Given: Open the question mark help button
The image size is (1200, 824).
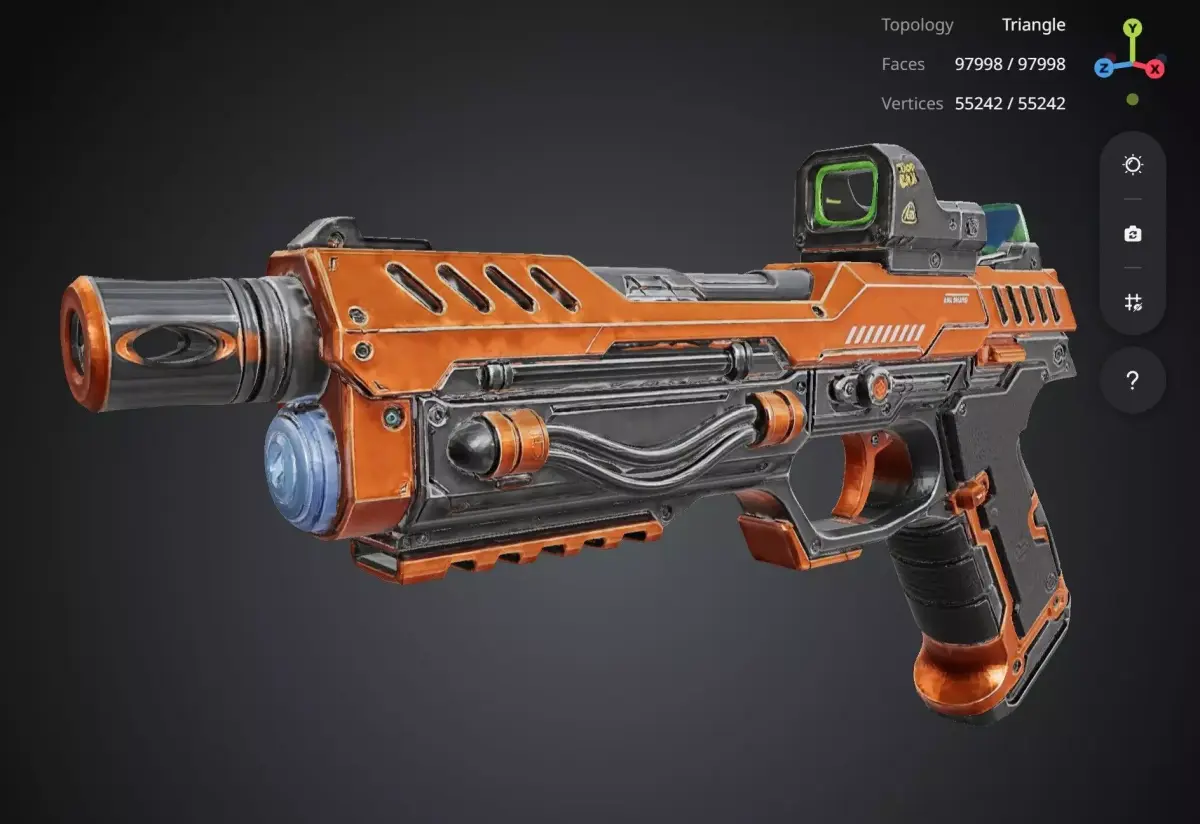Looking at the screenshot, I should pyautogui.click(x=1133, y=380).
